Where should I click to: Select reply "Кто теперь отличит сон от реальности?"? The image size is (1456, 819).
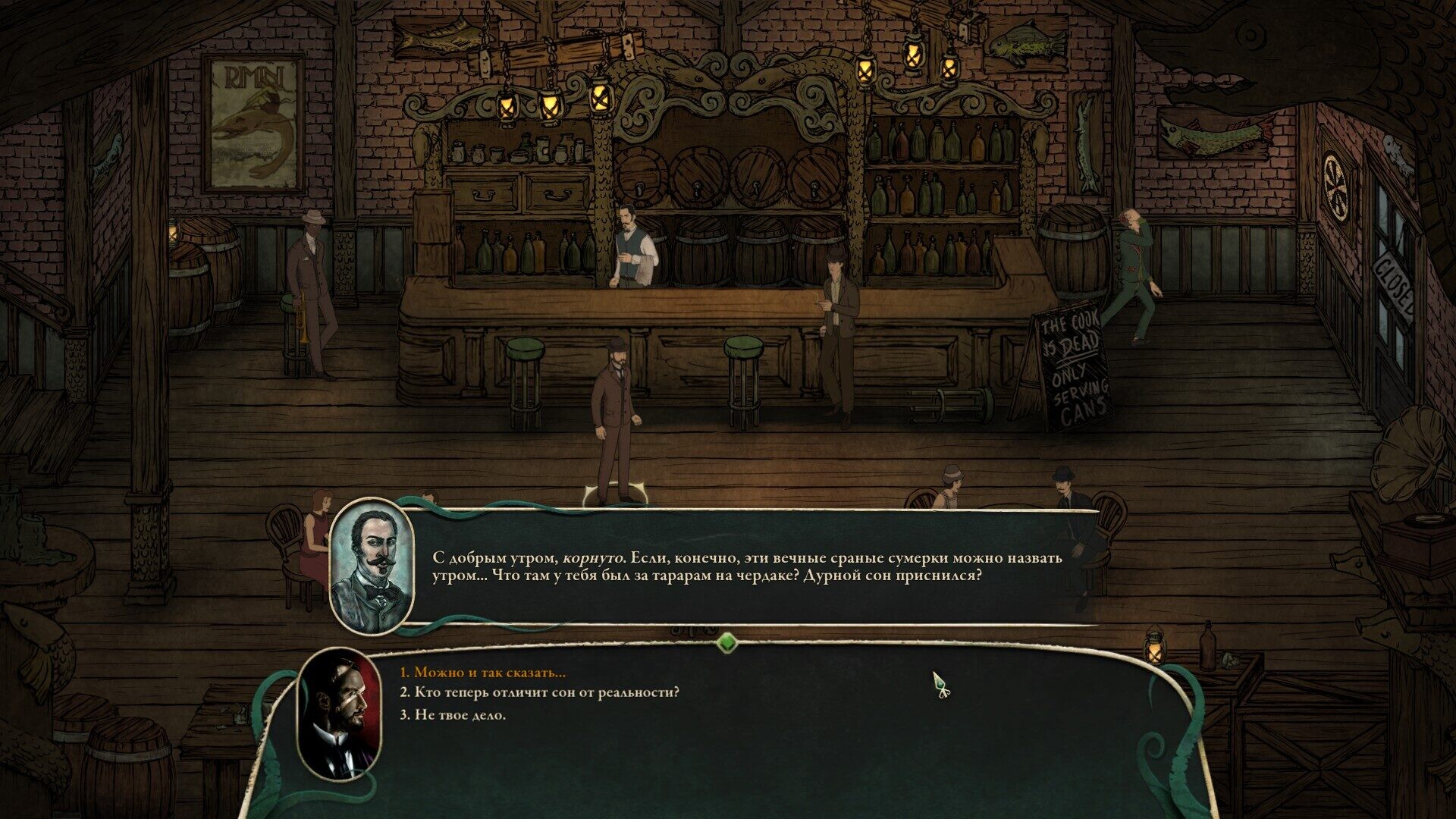(539, 692)
